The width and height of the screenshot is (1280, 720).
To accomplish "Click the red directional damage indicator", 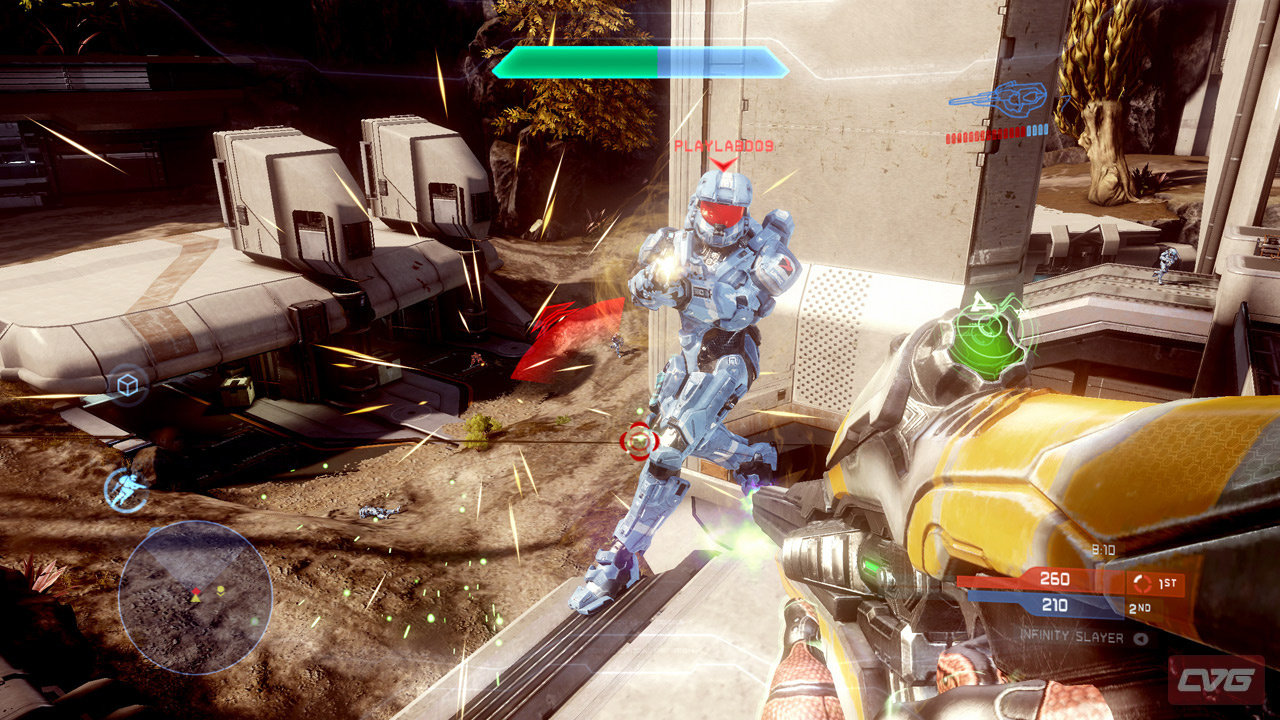I will (556, 340).
